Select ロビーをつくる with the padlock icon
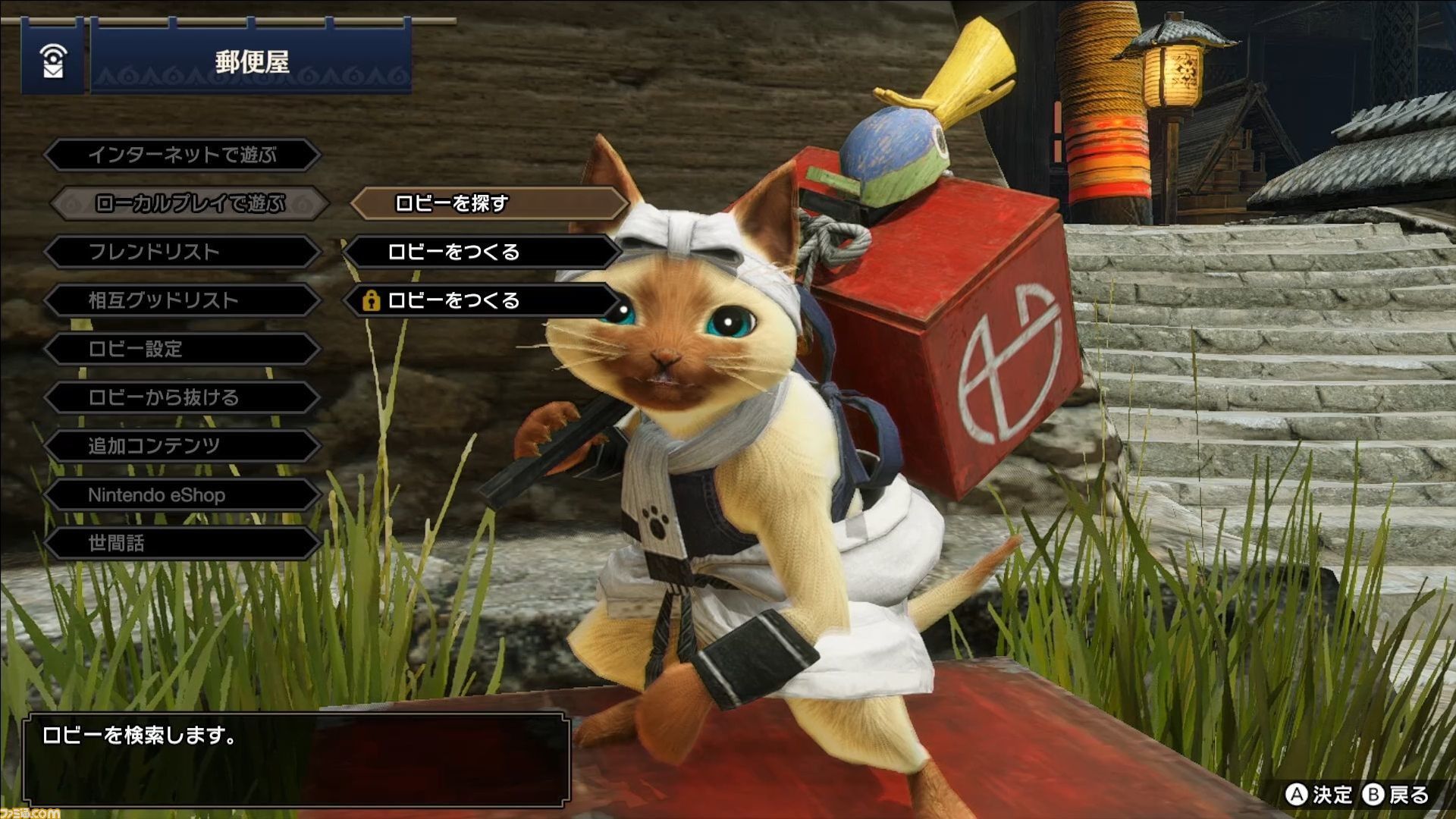The width and height of the screenshot is (1456, 819). tap(482, 300)
